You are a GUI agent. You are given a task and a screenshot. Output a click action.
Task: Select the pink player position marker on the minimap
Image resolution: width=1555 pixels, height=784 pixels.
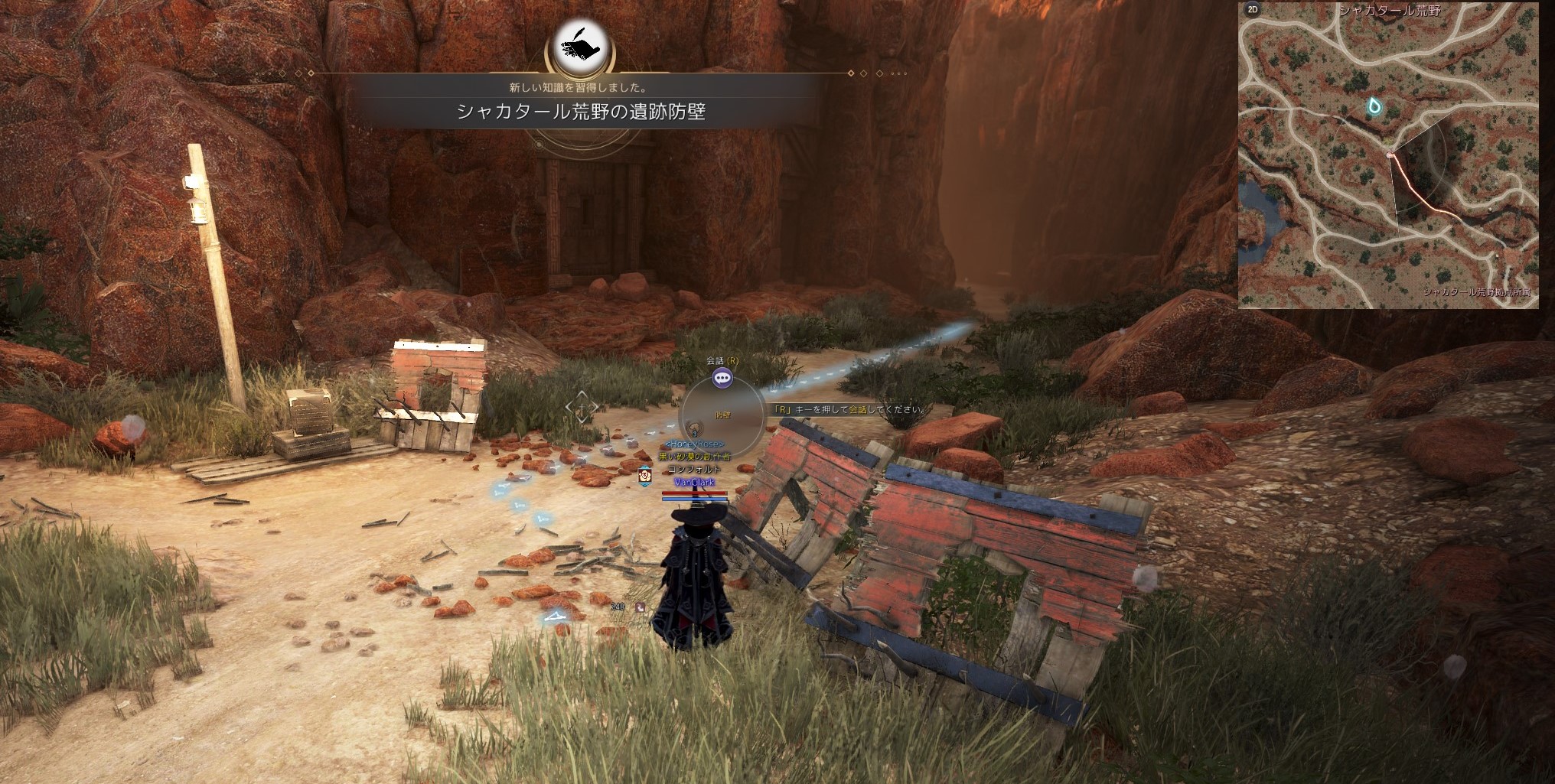point(1390,155)
